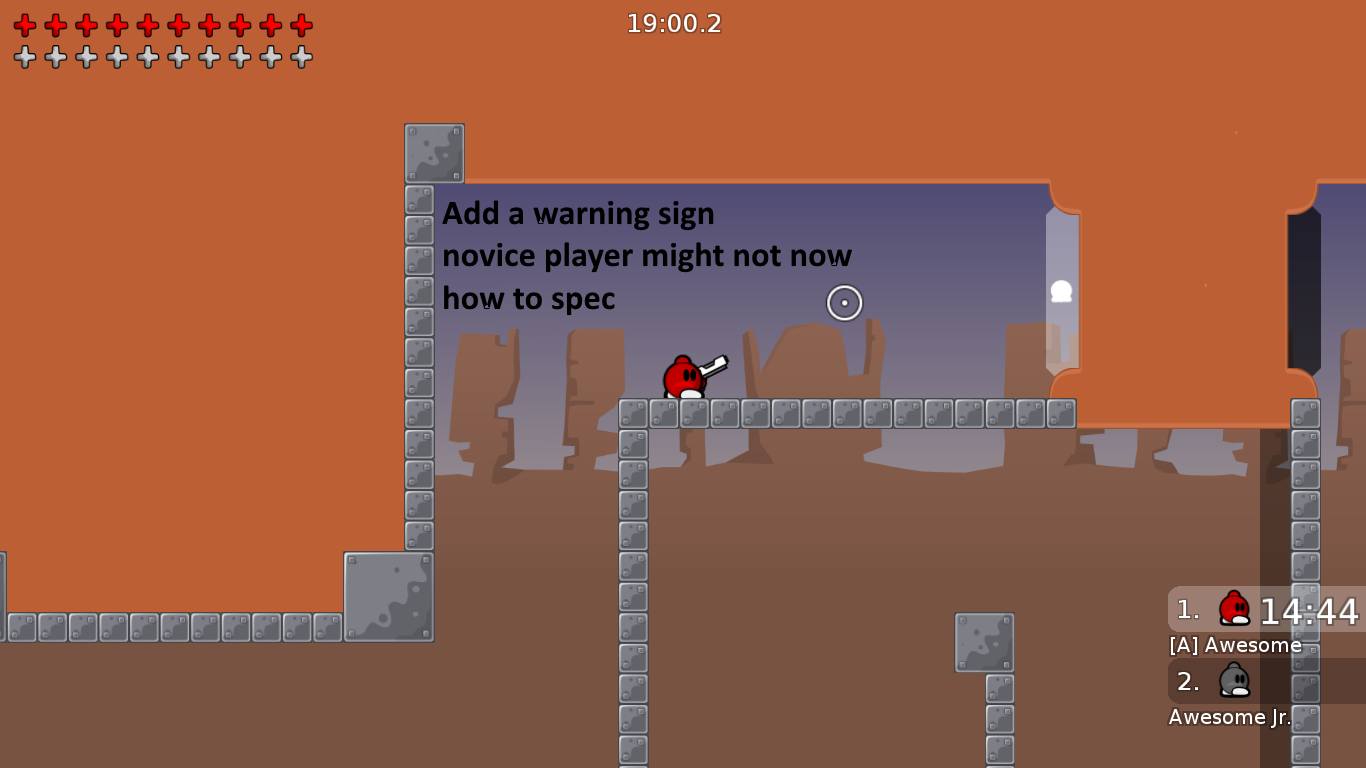Viewport: 1366px width, 768px height.
Task: Click the grey tee avatar next to rank 2
Action: [1233, 681]
